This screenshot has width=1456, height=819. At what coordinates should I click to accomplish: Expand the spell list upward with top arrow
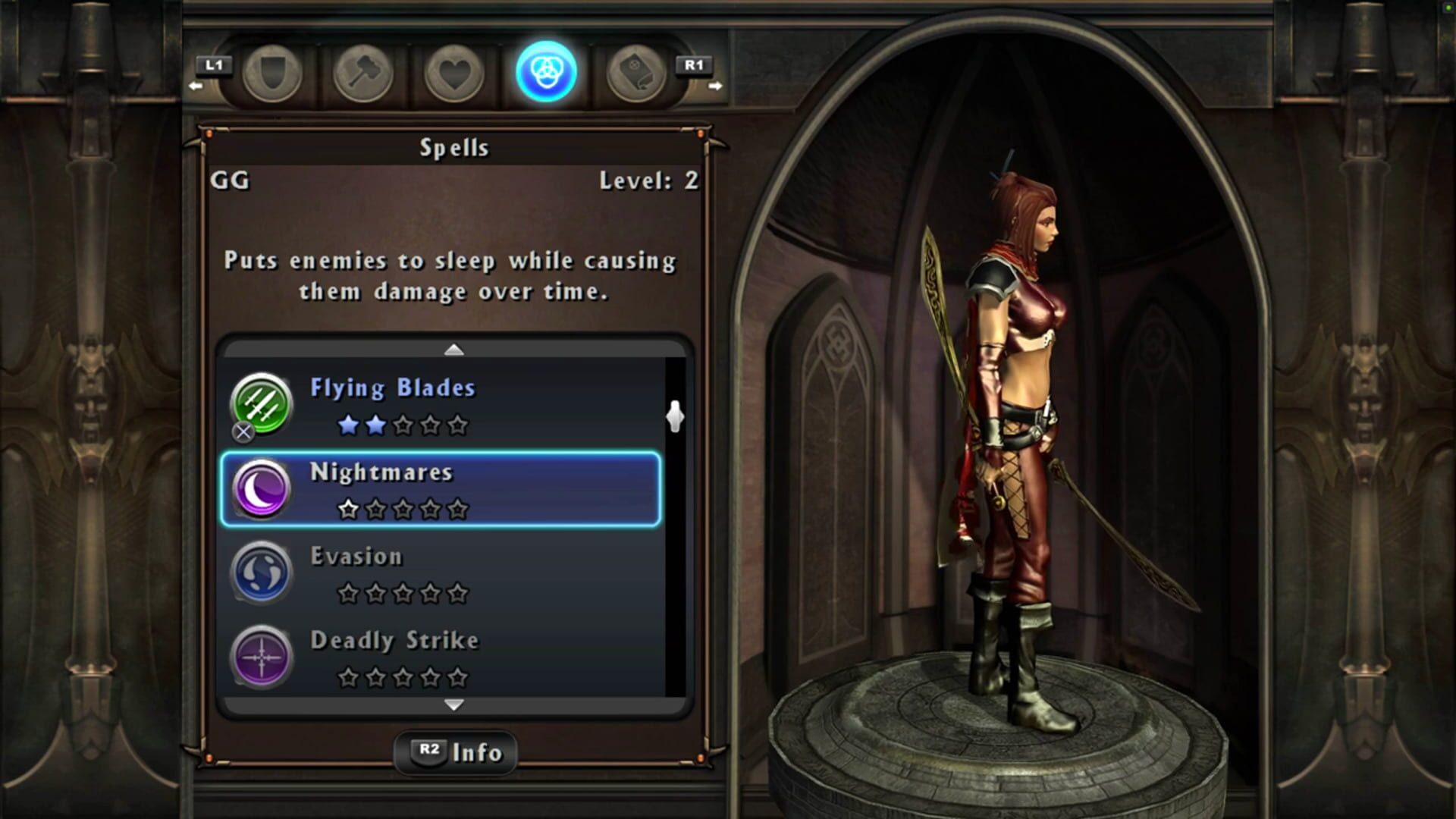coord(454,350)
